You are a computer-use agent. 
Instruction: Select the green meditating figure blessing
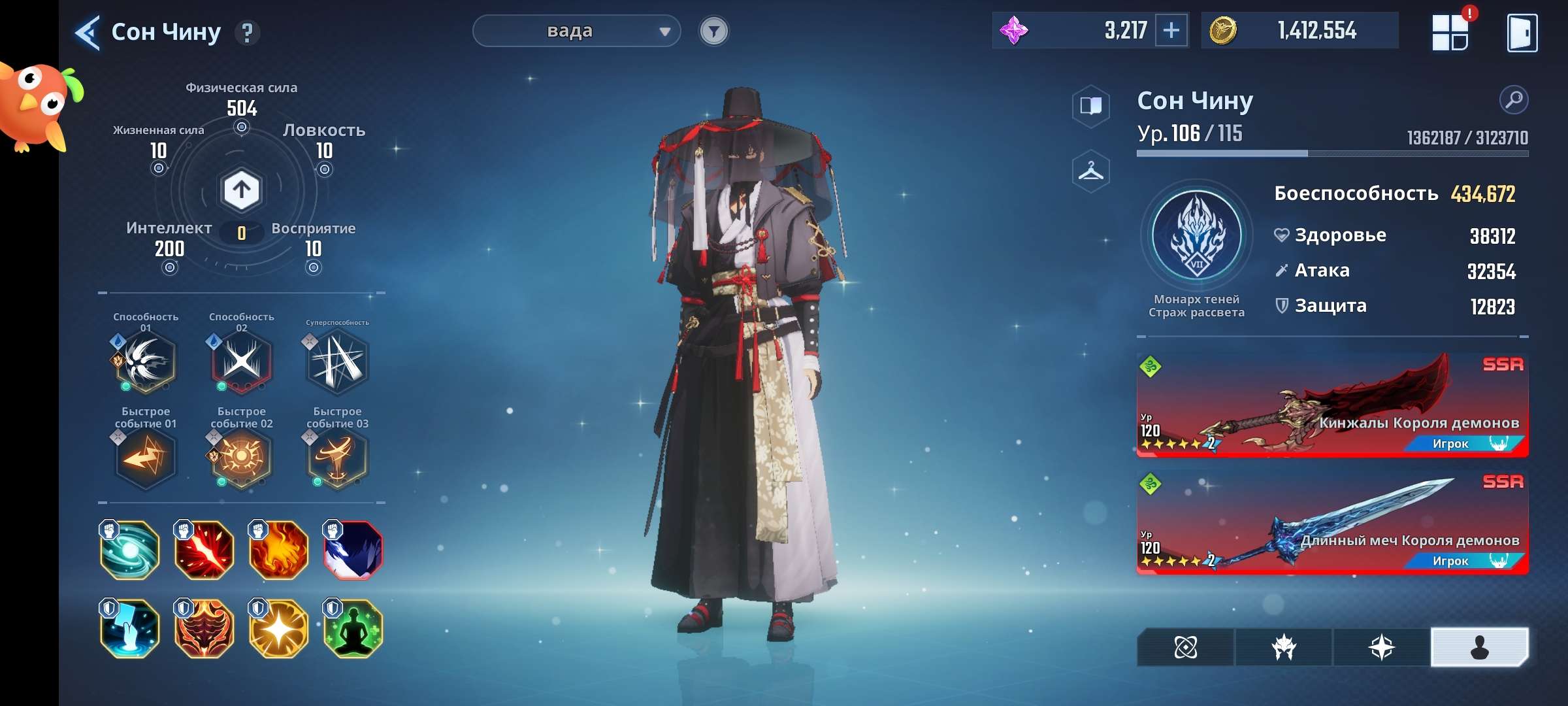click(x=353, y=629)
